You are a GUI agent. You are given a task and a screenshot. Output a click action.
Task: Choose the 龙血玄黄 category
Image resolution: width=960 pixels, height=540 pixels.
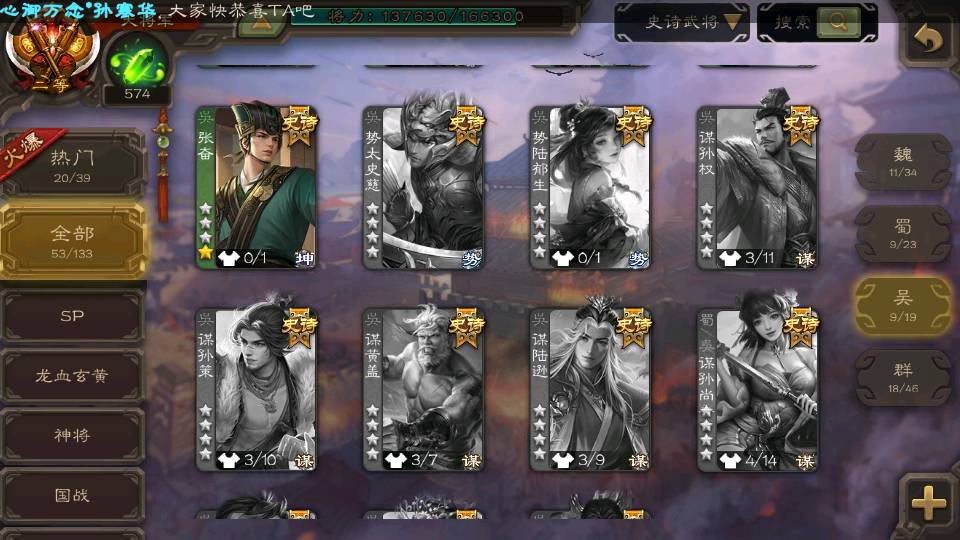(73, 377)
